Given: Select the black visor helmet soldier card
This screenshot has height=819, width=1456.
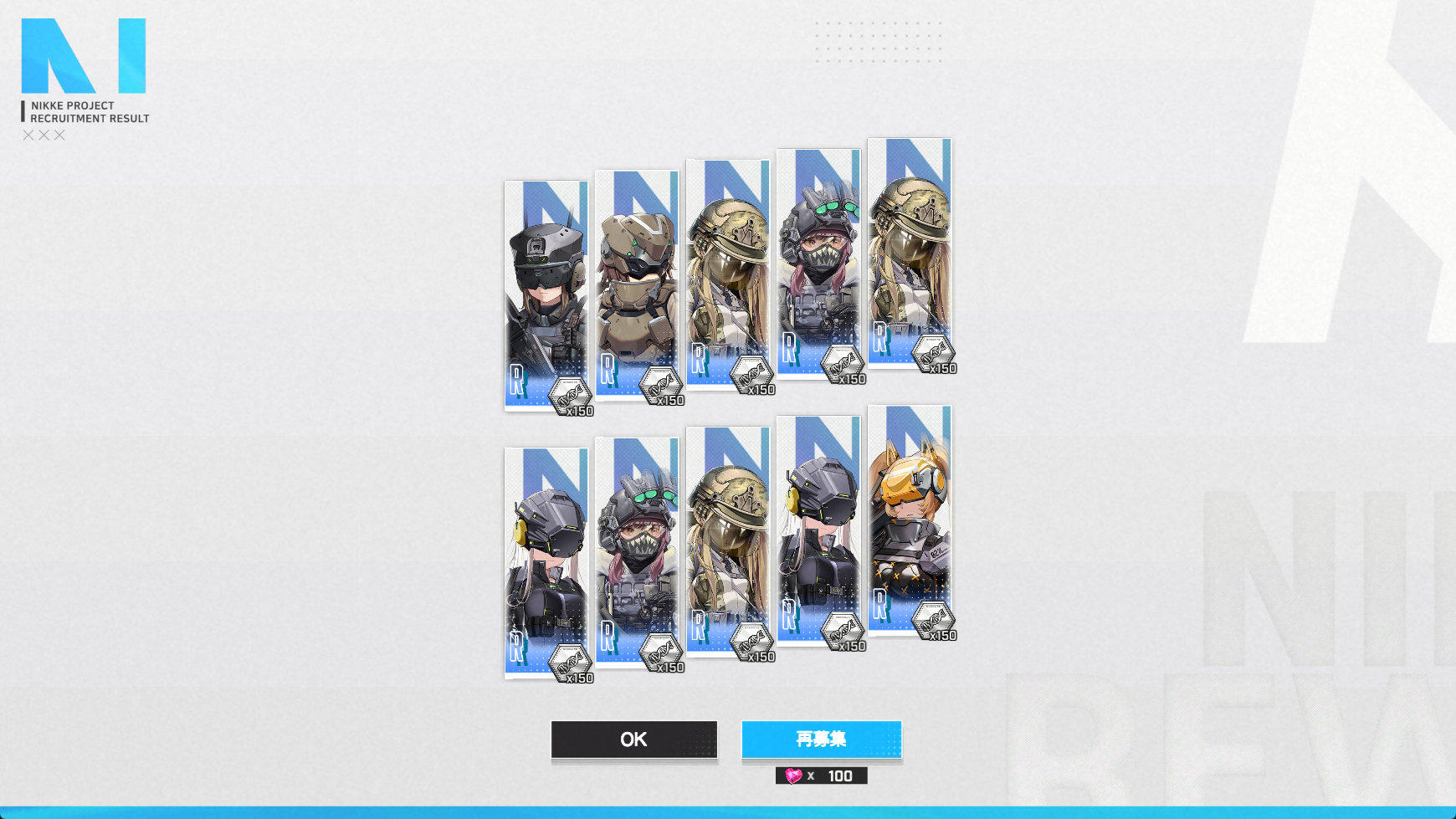Looking at the screenshot, I should tap(546, 293).
